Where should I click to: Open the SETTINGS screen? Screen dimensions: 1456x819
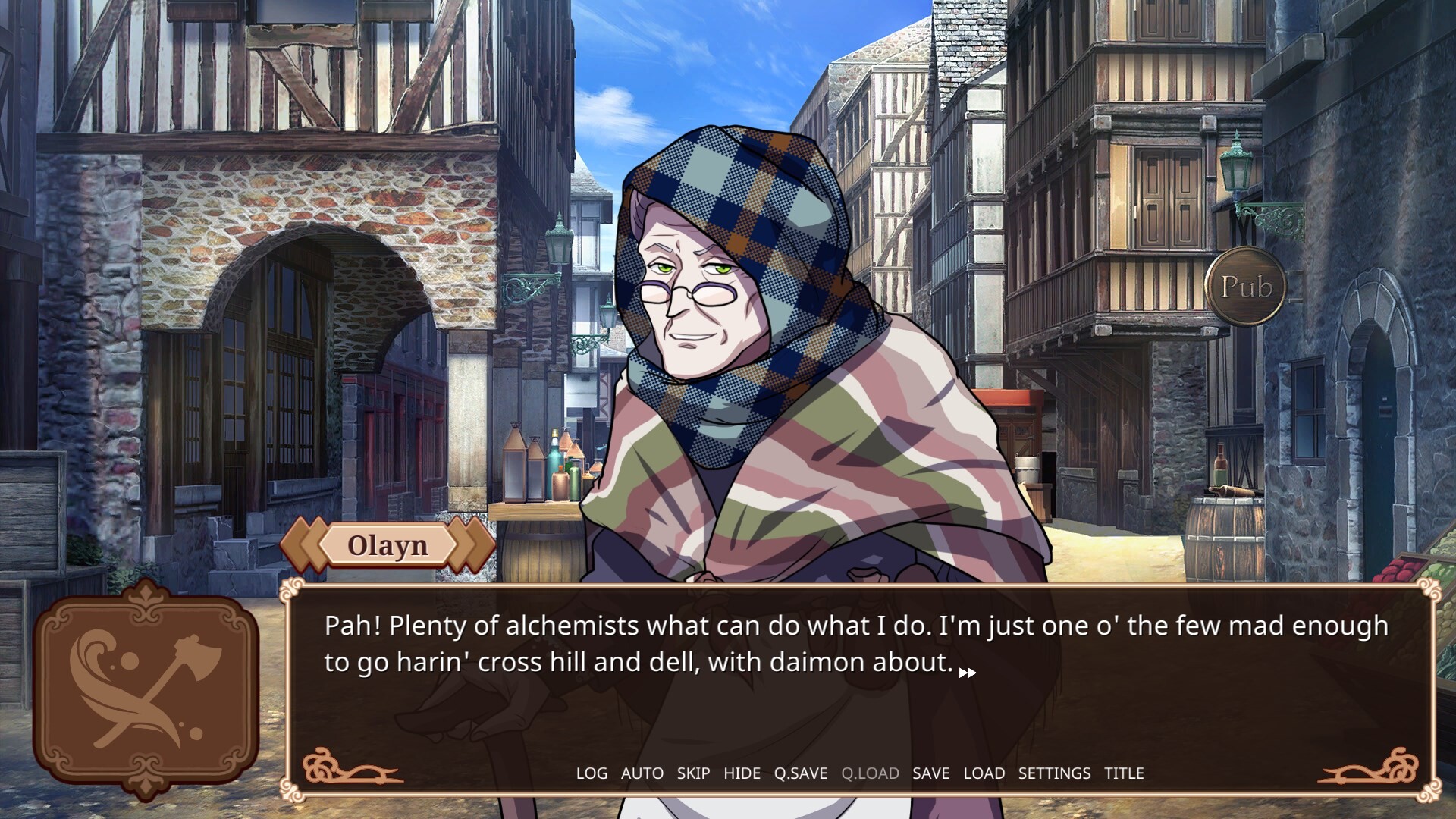(1054, 773)
